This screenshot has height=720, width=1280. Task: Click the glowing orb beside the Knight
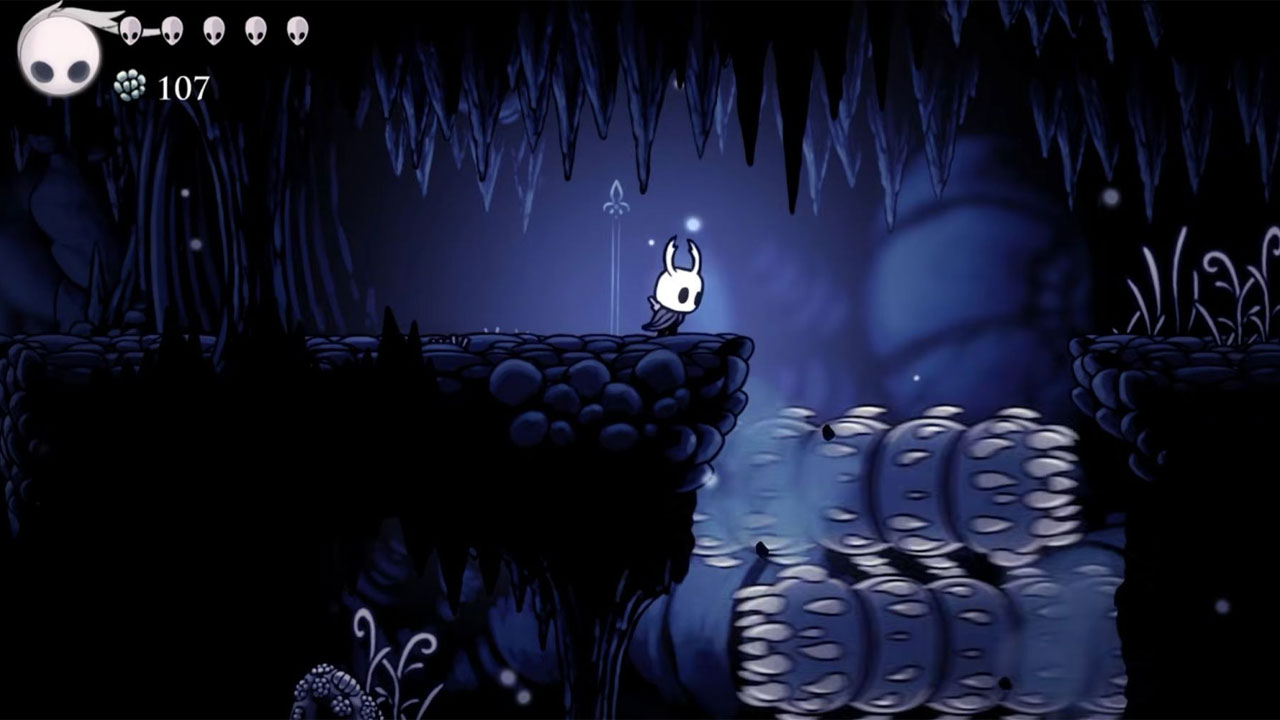695,225
